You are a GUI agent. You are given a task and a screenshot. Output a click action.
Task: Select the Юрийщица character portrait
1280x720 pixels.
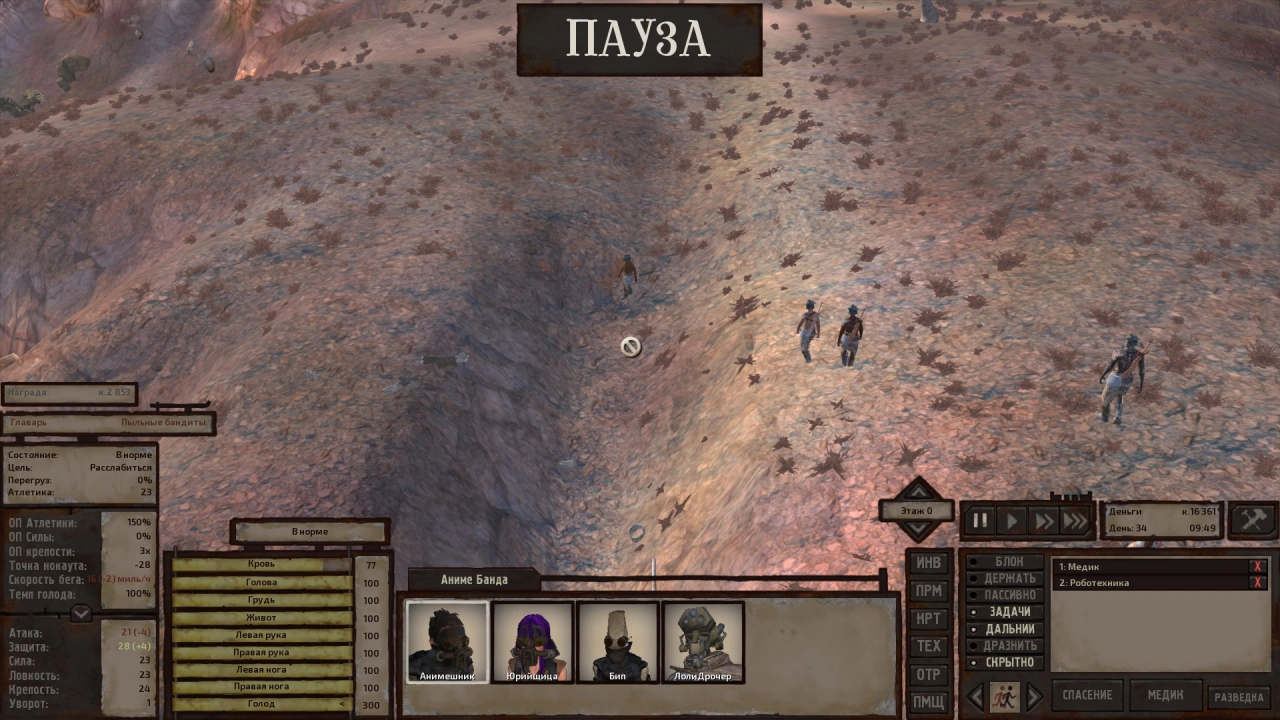click(x=532, y=642)
